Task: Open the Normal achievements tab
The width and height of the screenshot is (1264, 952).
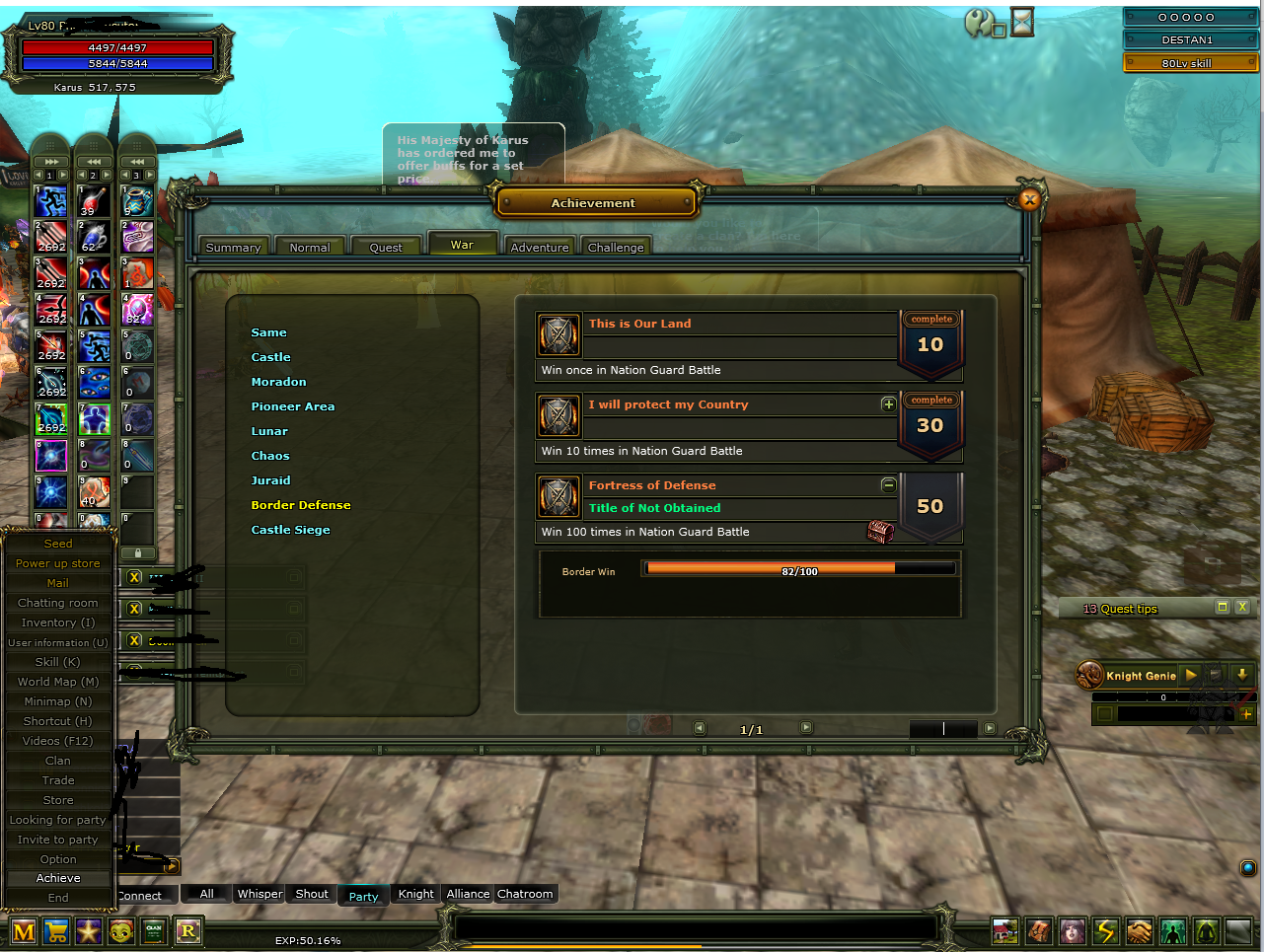Action: (x=310, y=248)
